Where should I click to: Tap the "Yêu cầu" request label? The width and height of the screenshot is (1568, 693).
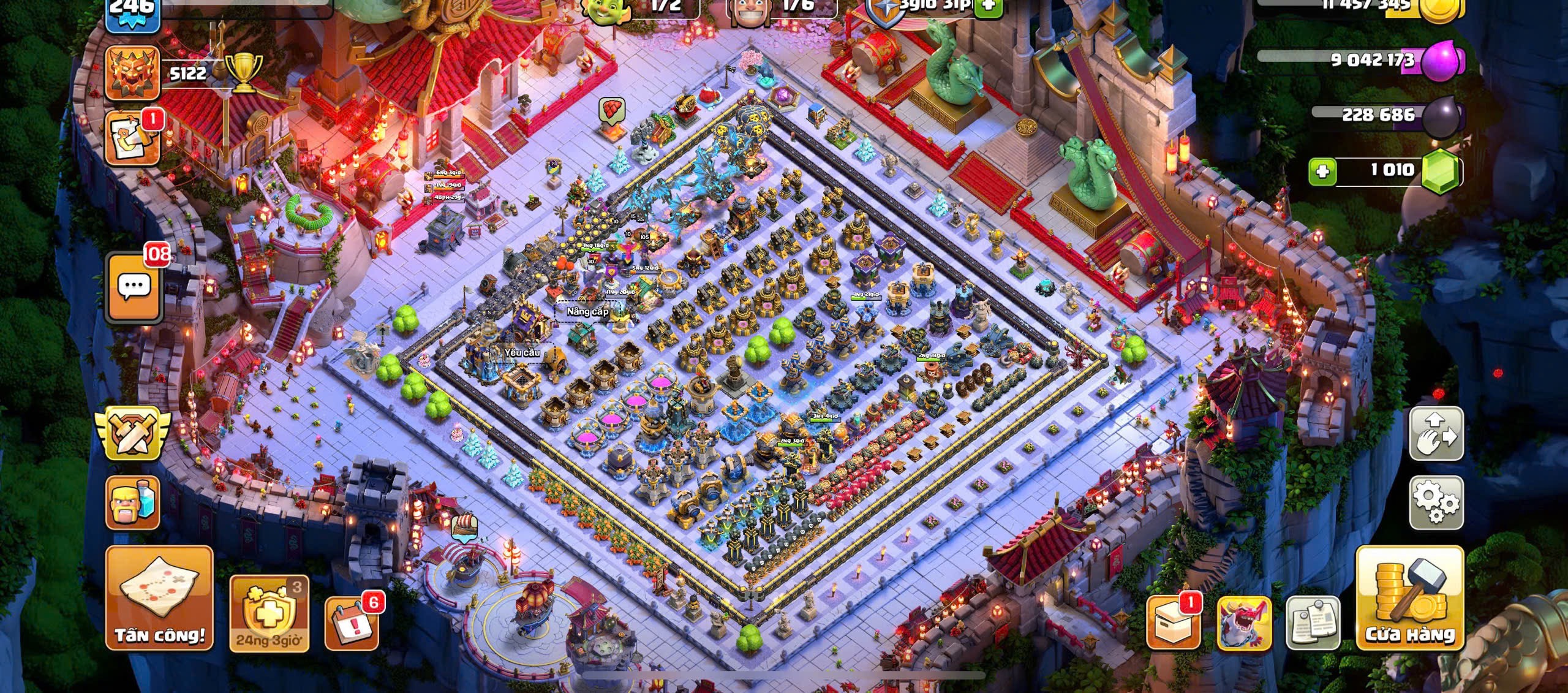522,352
